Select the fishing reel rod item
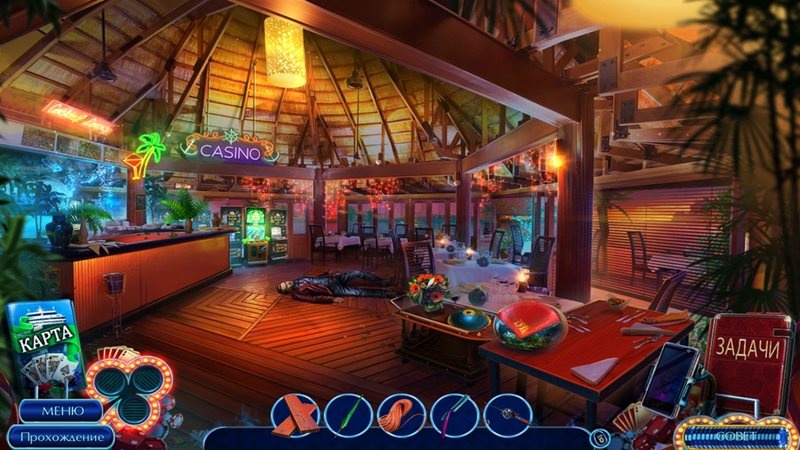 508,414
